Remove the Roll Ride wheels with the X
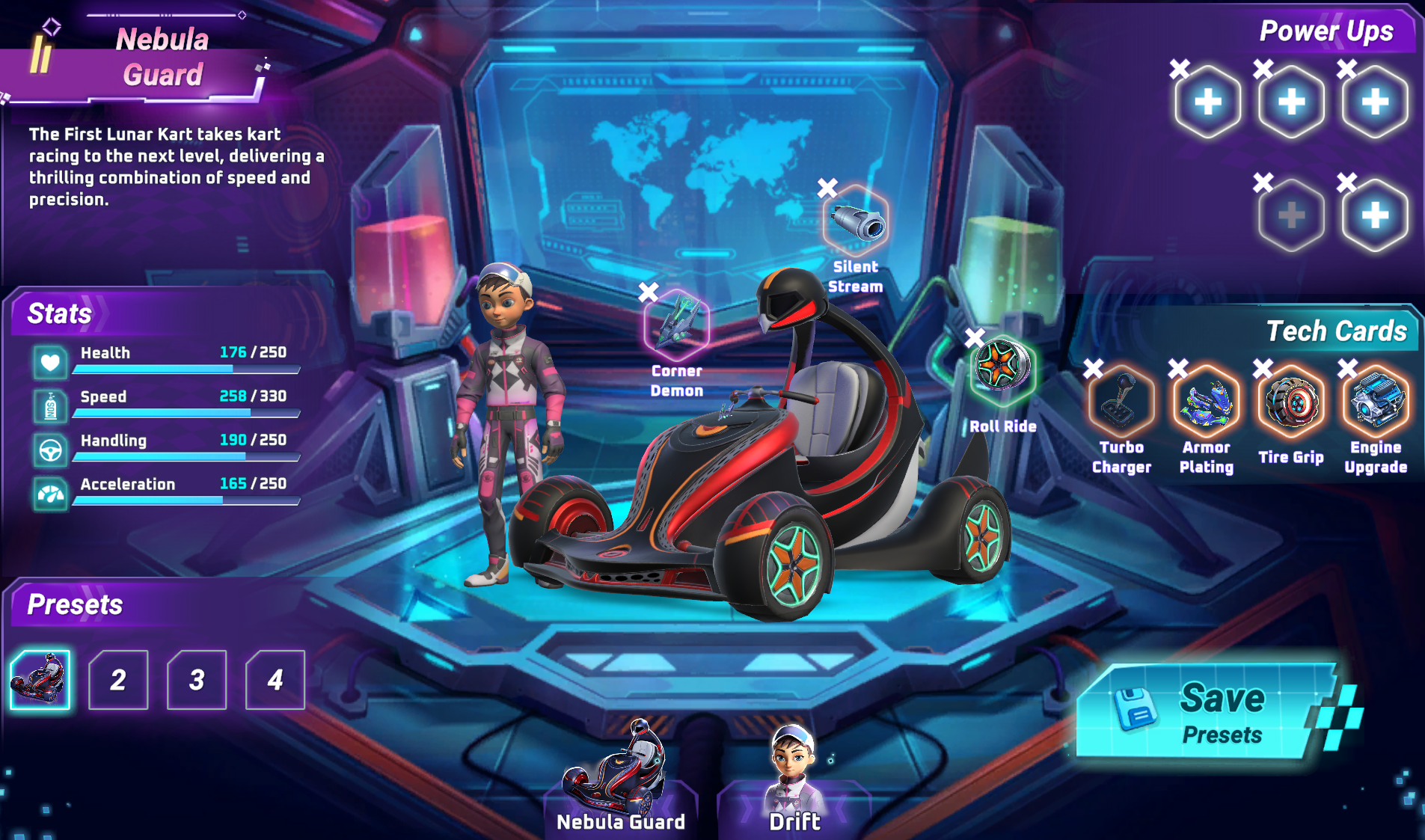This screenshot has width=1425, height=840. coord(974,337)
